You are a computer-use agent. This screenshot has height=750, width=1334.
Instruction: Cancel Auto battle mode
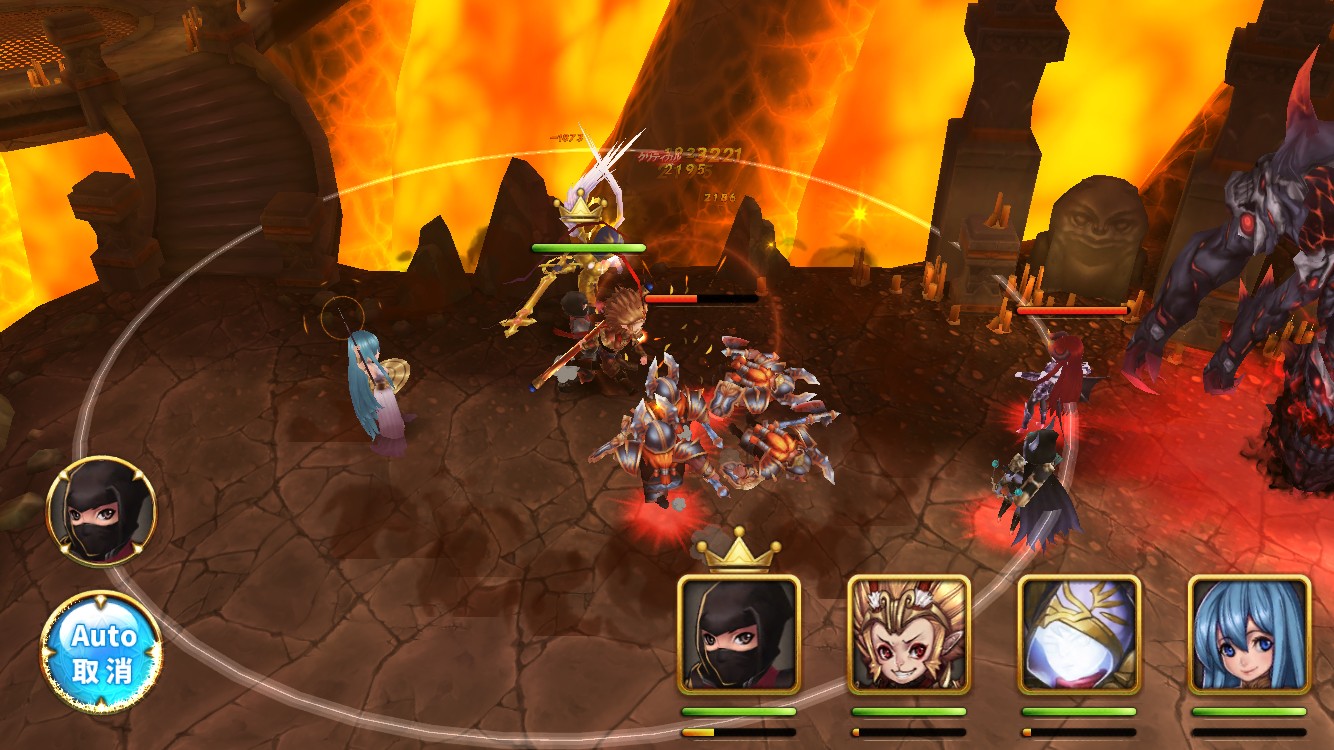[101, 652]
